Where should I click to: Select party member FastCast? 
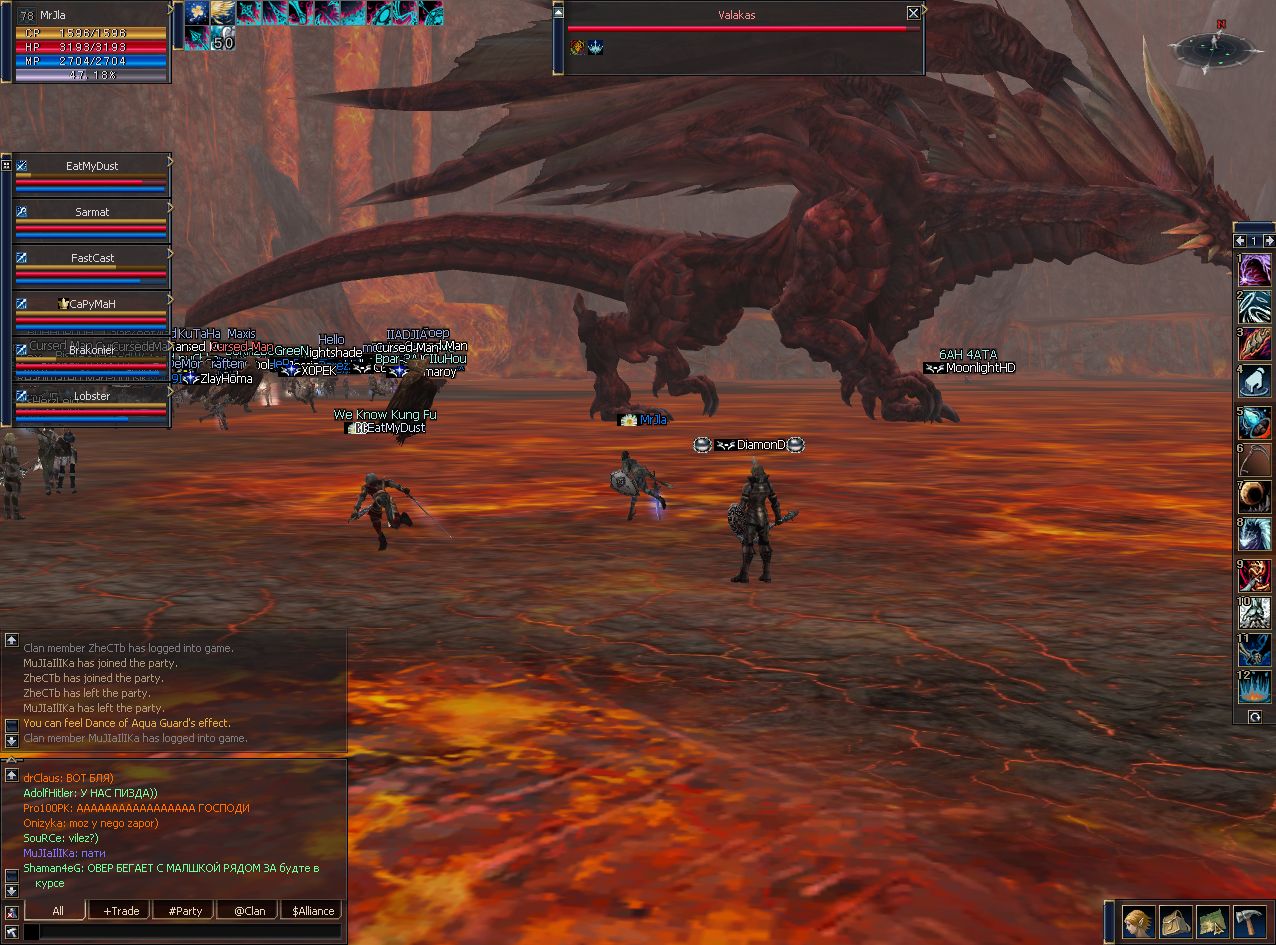[92, 258]
